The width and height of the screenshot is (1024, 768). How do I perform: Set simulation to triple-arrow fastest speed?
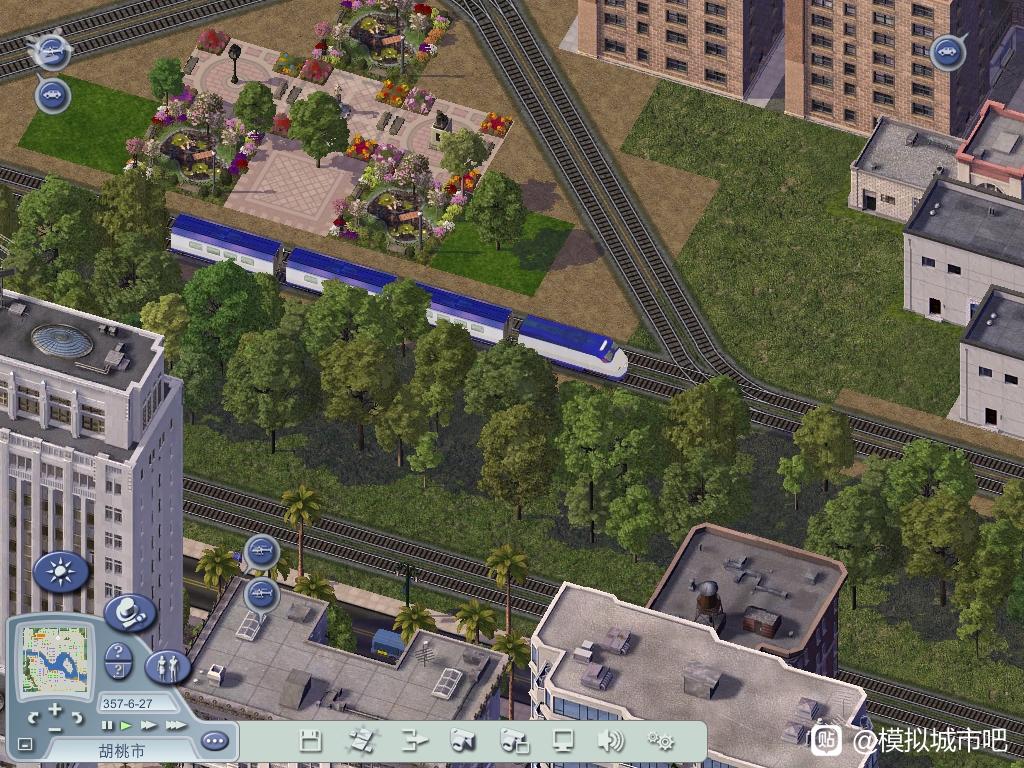click(x=175, y=725)
